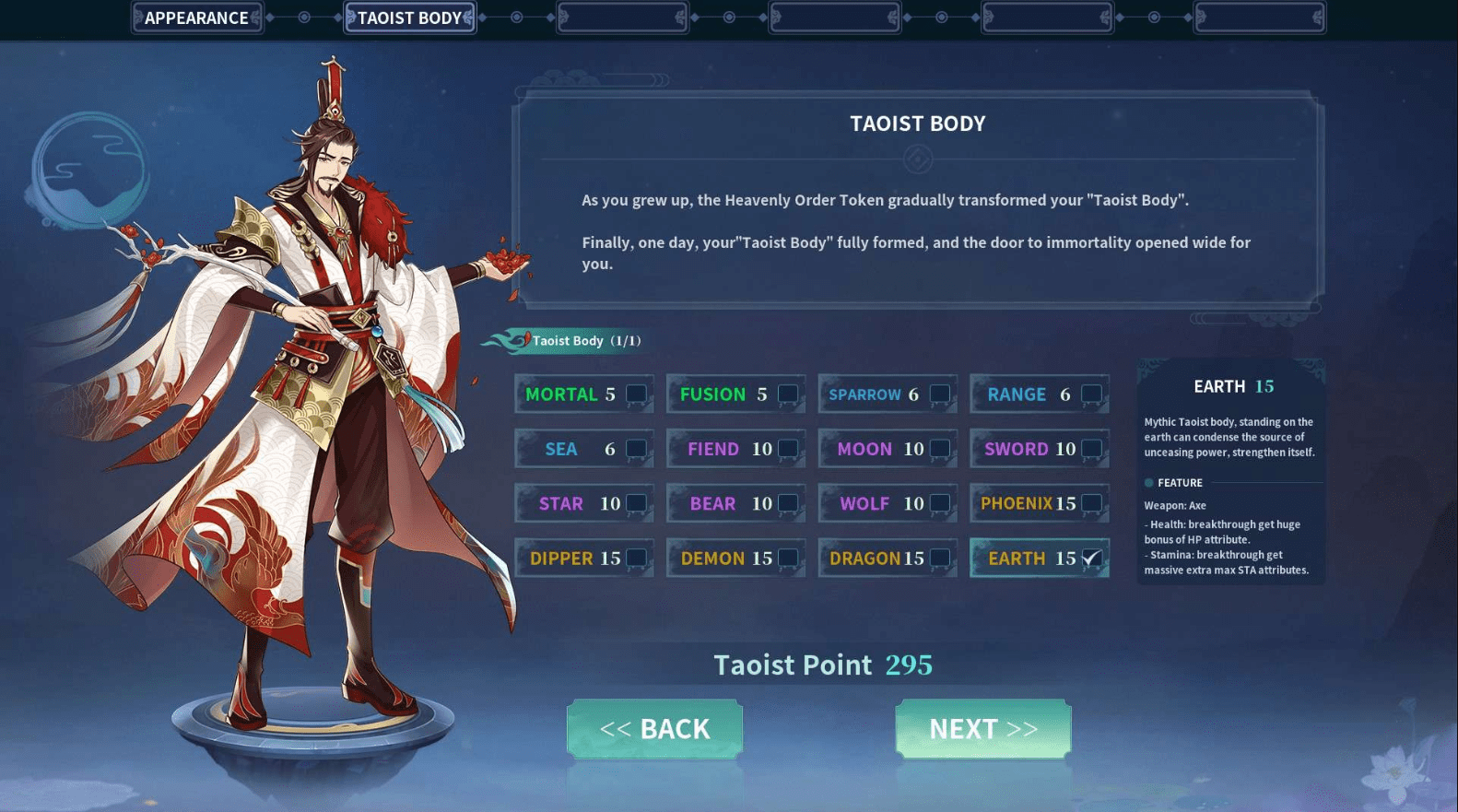The image size is (1458, 812).
Task: Select the Moon Taoist body
Action: [940, 449]
